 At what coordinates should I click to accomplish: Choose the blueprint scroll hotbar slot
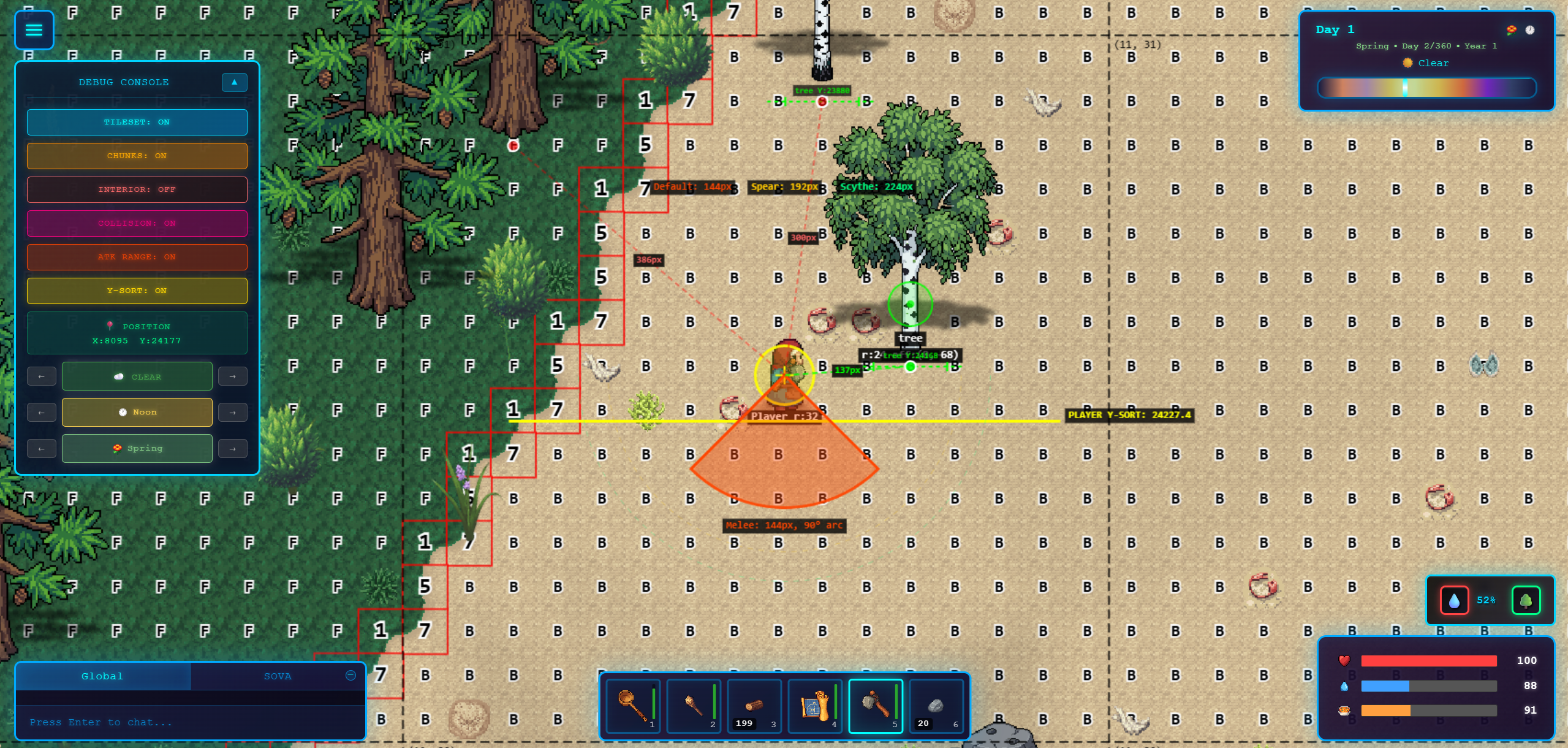click(815, 706)
